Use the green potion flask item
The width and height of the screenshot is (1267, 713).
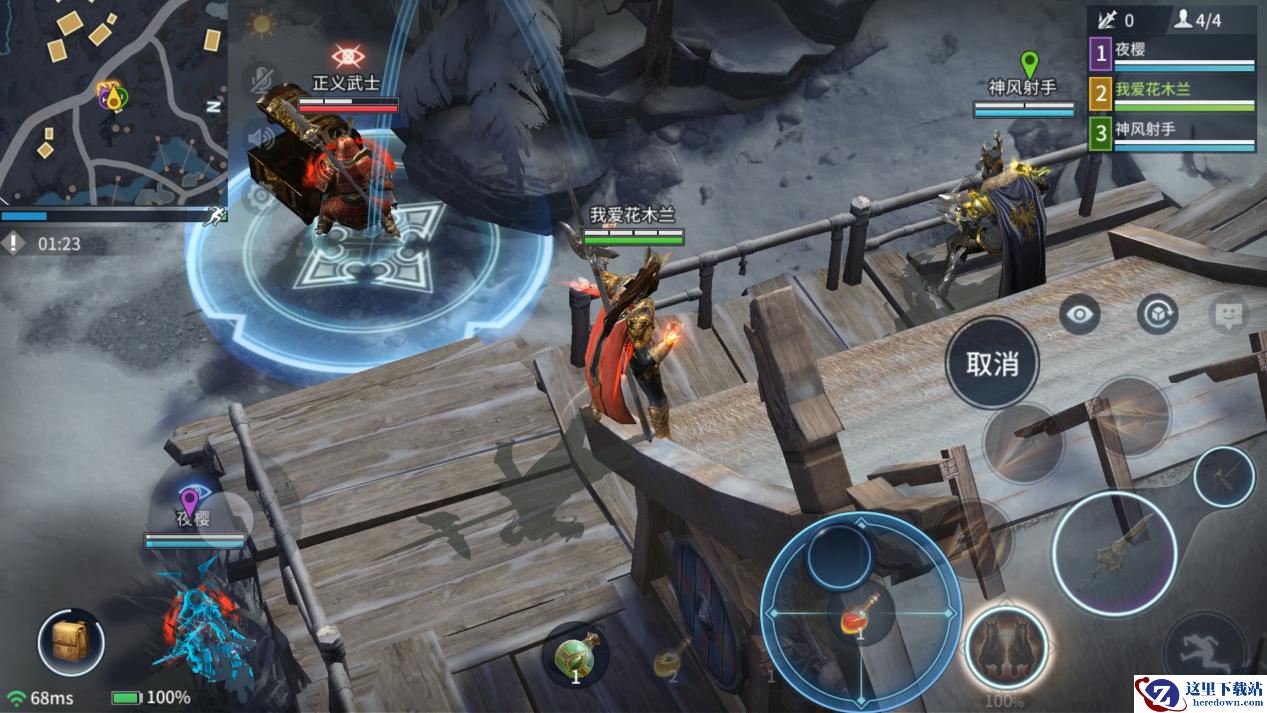(x=577, y=657)
